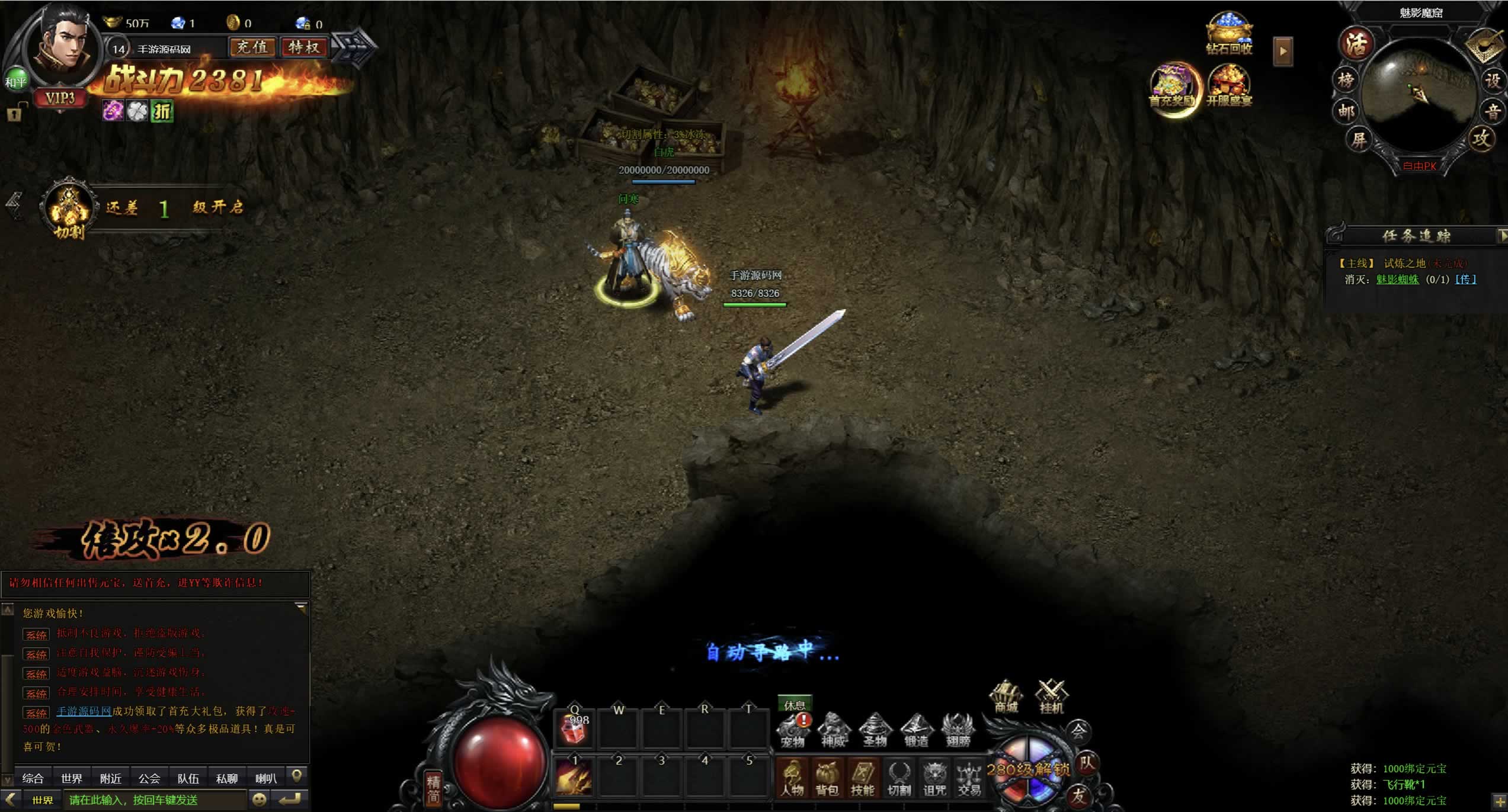Open the 翅膀 wings menu
The width and height of the screenshot is (1508, 812).
click(x=958, y=730)
